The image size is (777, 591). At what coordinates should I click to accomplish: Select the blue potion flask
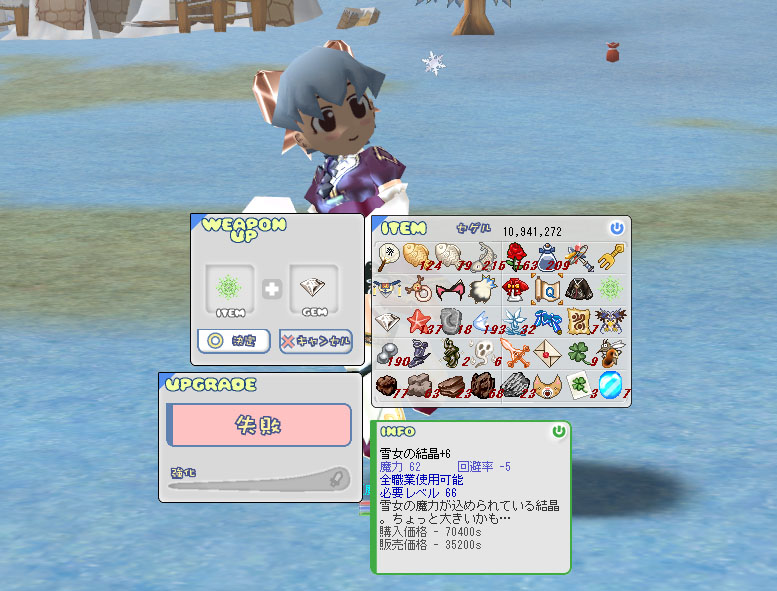548,257
